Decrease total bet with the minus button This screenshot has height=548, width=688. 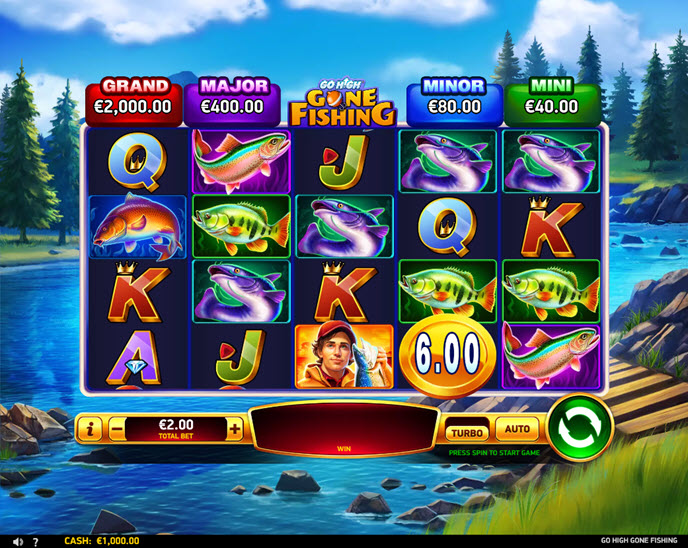(118, 429)
